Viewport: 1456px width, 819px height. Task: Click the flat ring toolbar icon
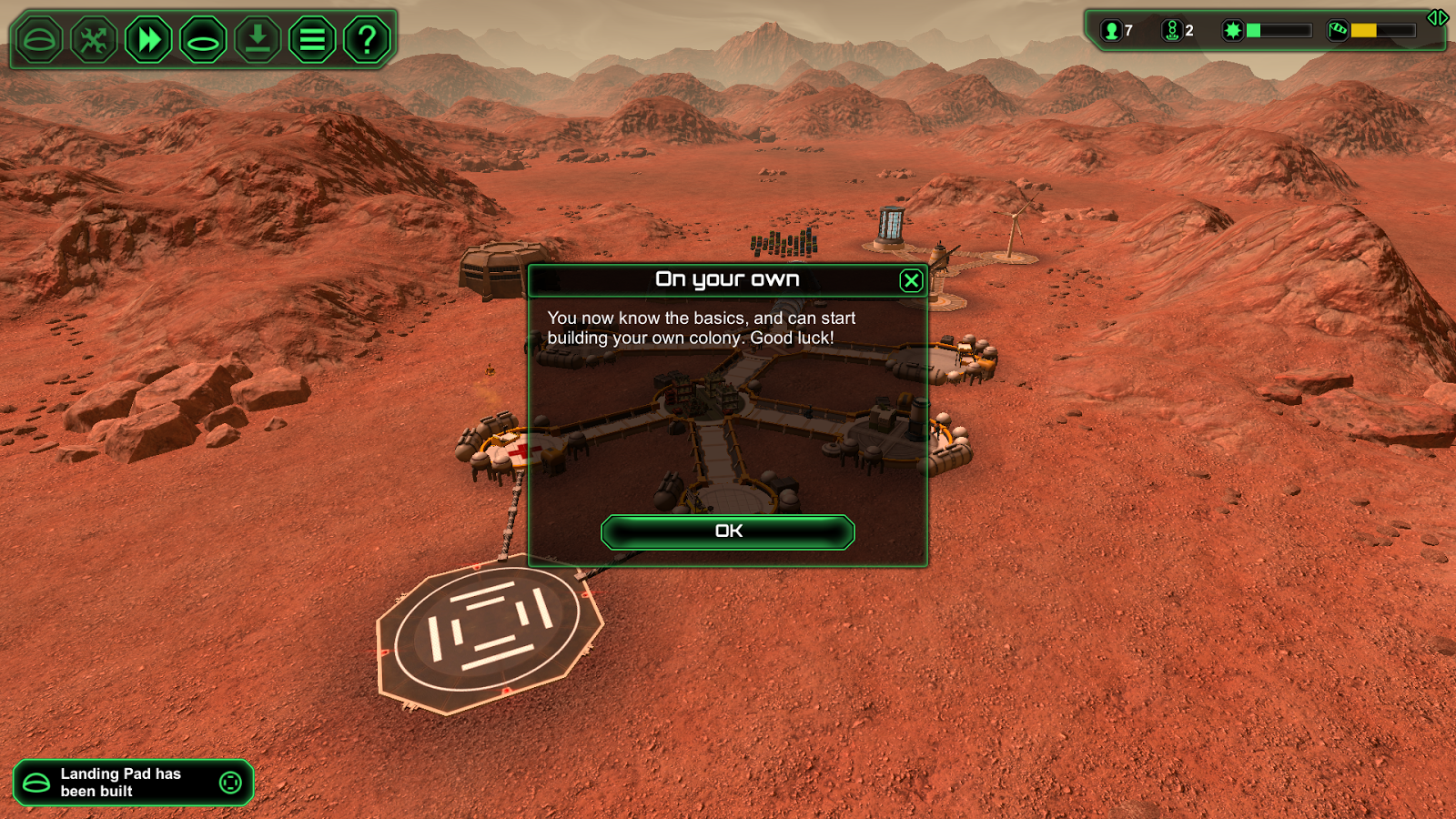click(x=203, y=40)
